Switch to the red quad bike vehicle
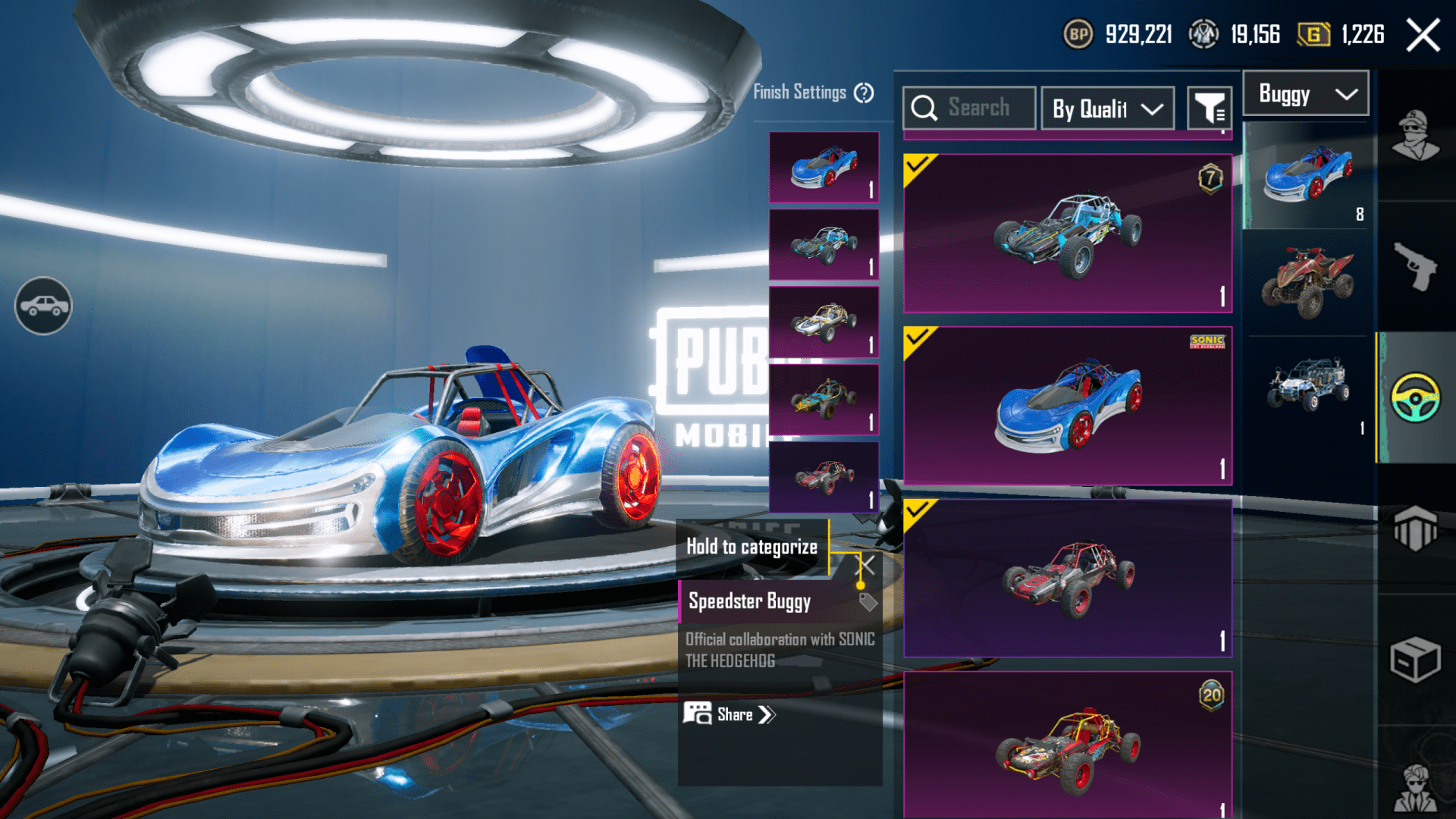 click(1307, 282)
